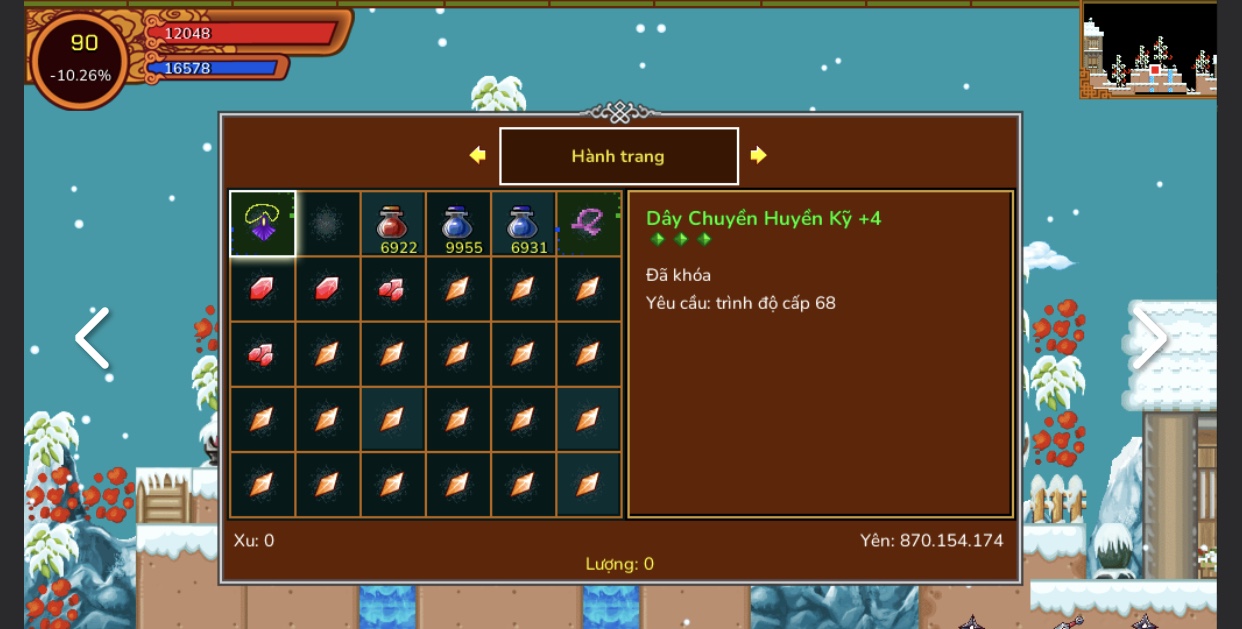Open the minimap
Viewport: 1242px width, 629px height.
click(x=1148, y=50)
